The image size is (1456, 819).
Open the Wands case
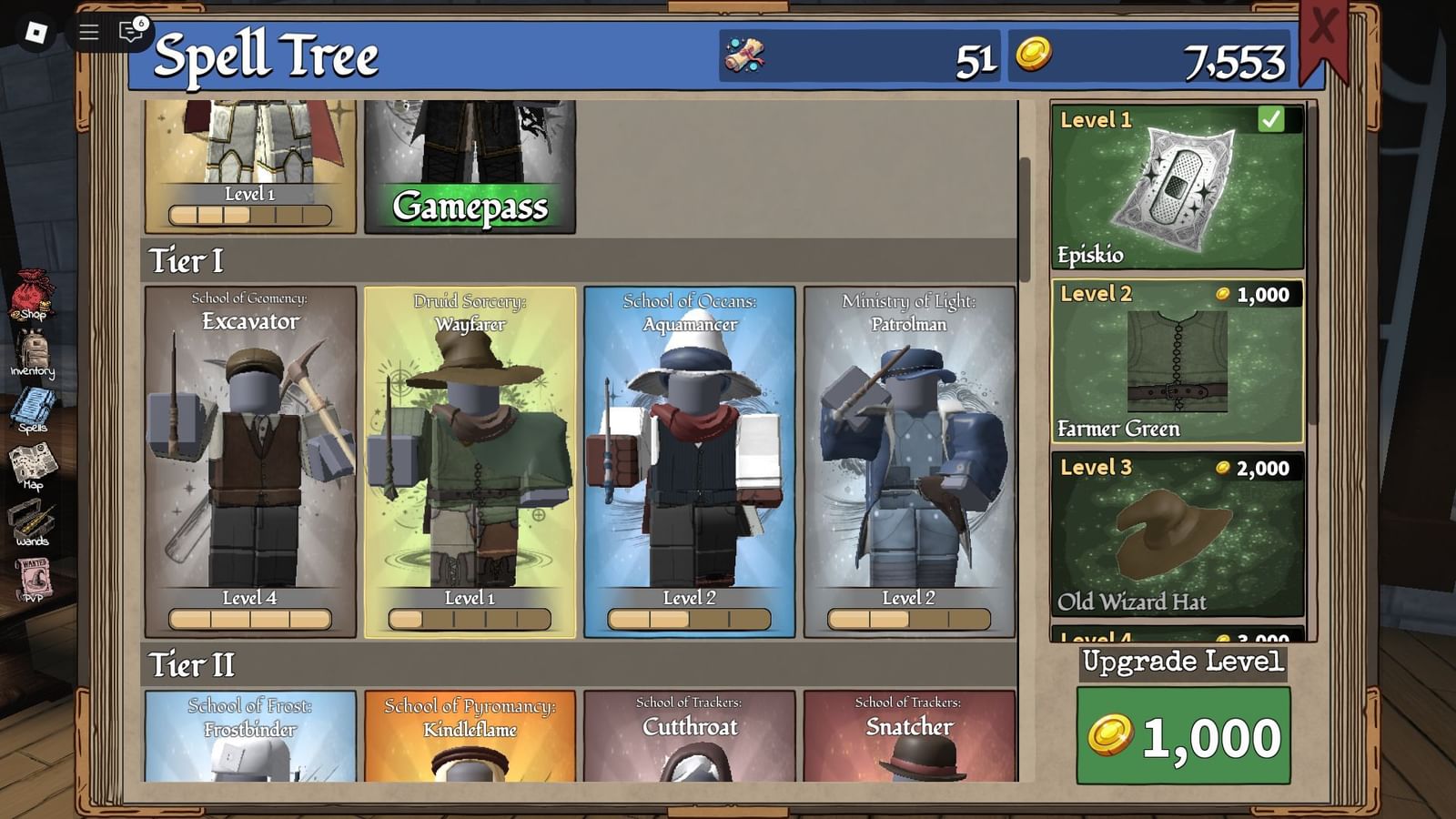click(x=32, y=519)
